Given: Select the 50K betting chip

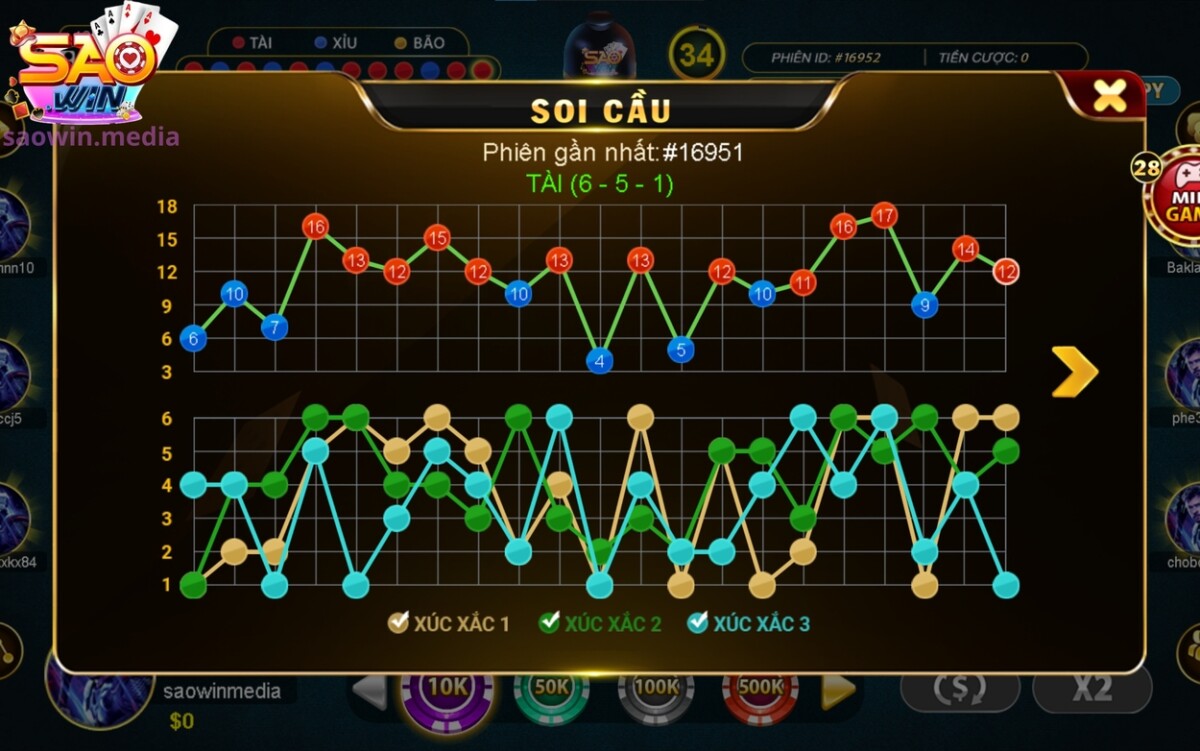Looking at the screenshot, I should [x=552, y=689].
